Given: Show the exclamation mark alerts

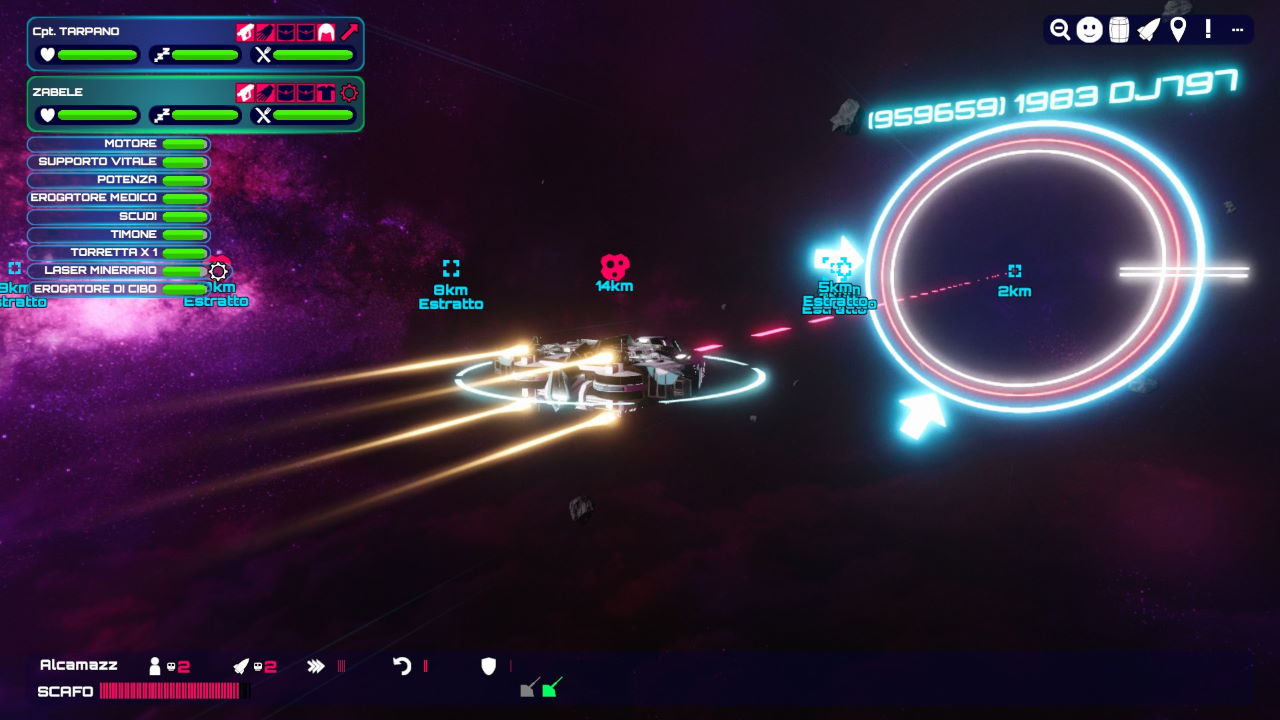Looking at the screenshot, I should point(1208,30).
